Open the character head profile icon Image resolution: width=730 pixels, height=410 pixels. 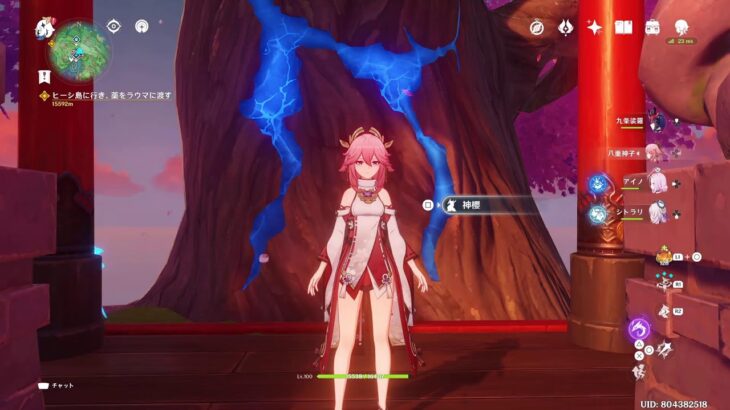[x=682, y=27]
